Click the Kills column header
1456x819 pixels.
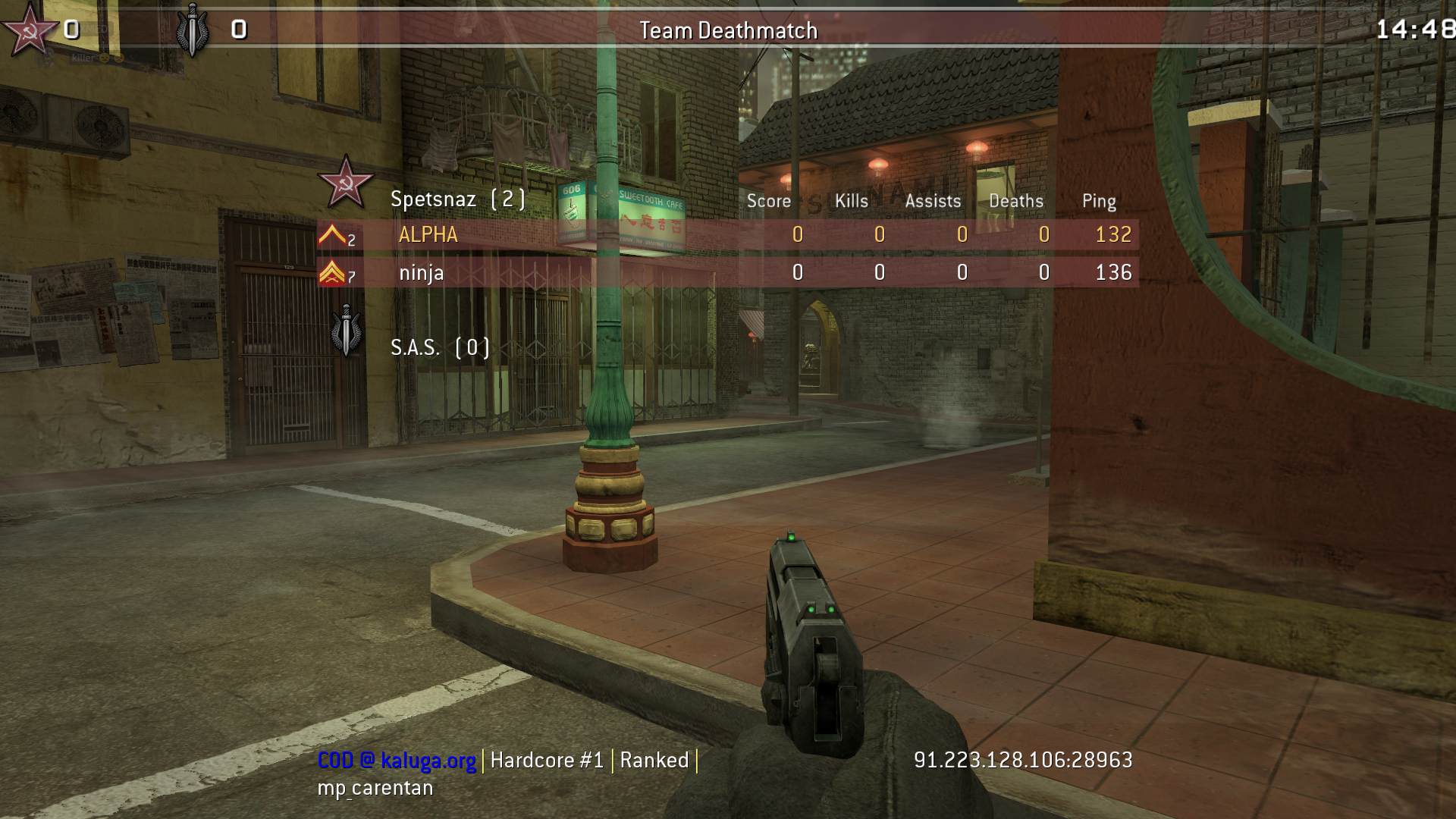(x=851, y=201)
